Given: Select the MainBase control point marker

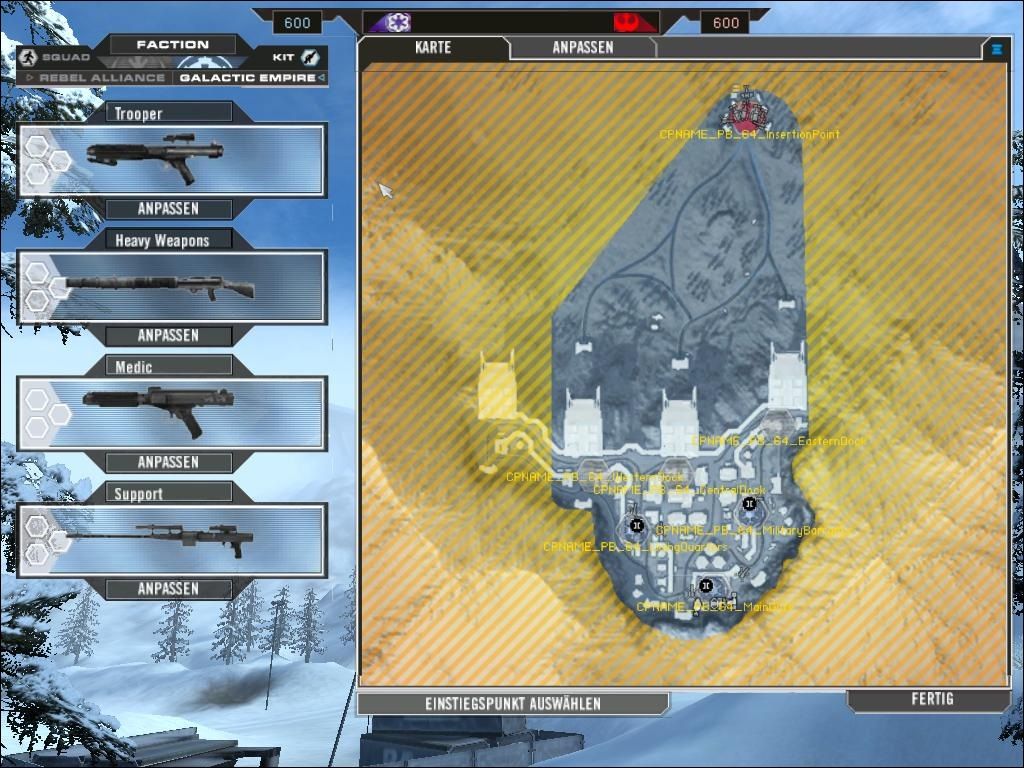Looking at the screenshot, I should 706,585.
